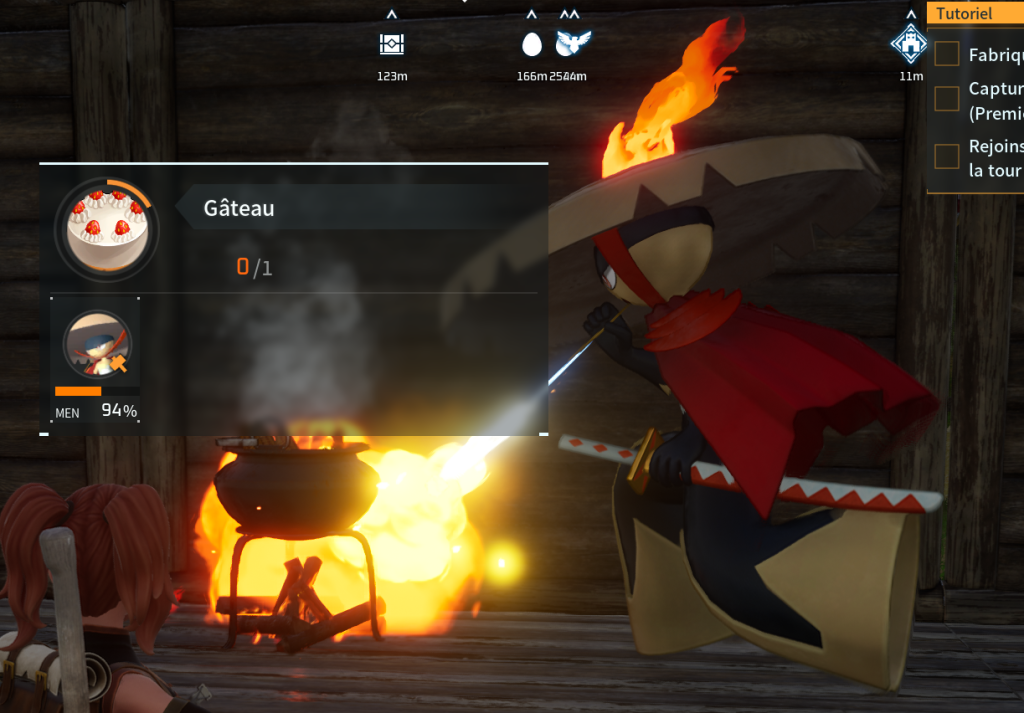
Task: Select the egg compass marker at 166m
Action: pos(532,44)
